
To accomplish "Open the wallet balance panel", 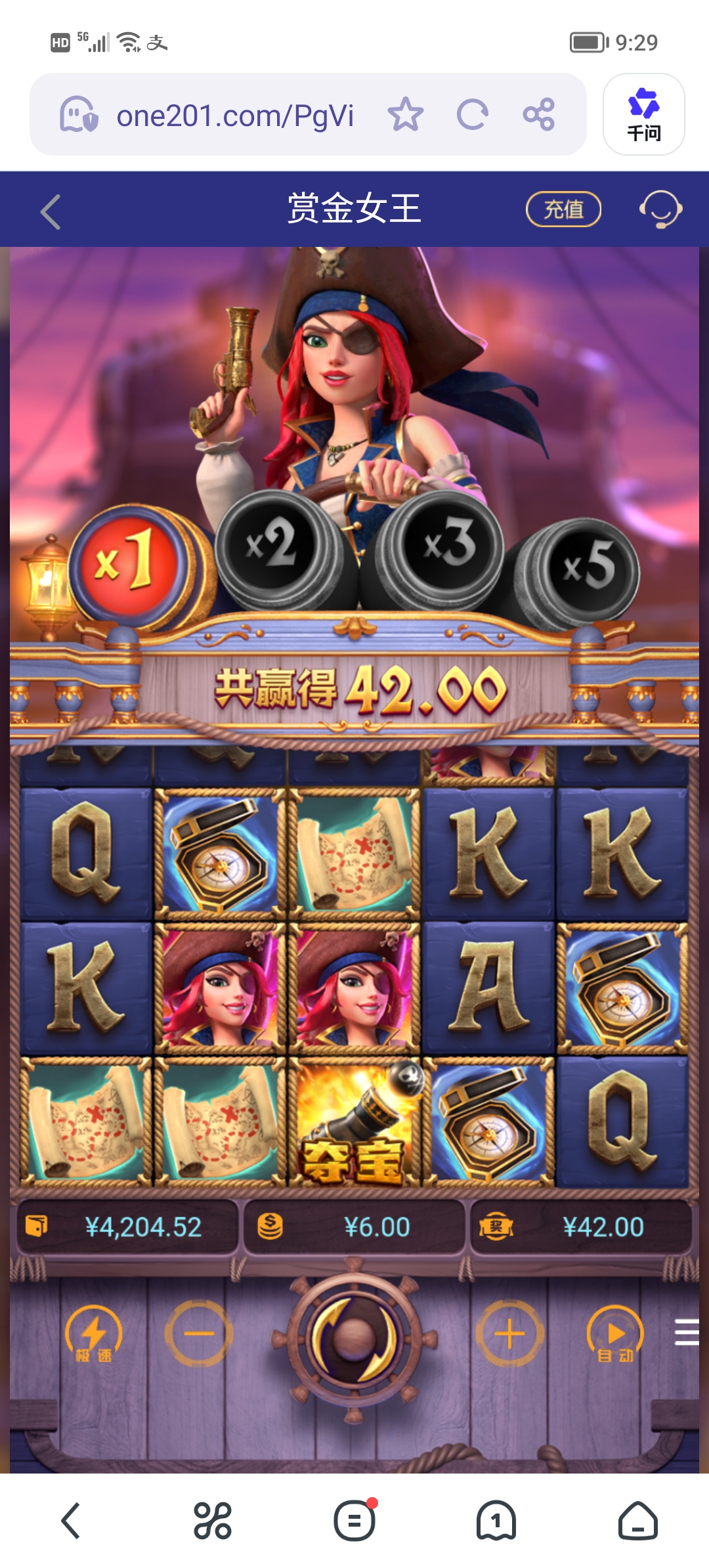I will (x=127, y=1227).
